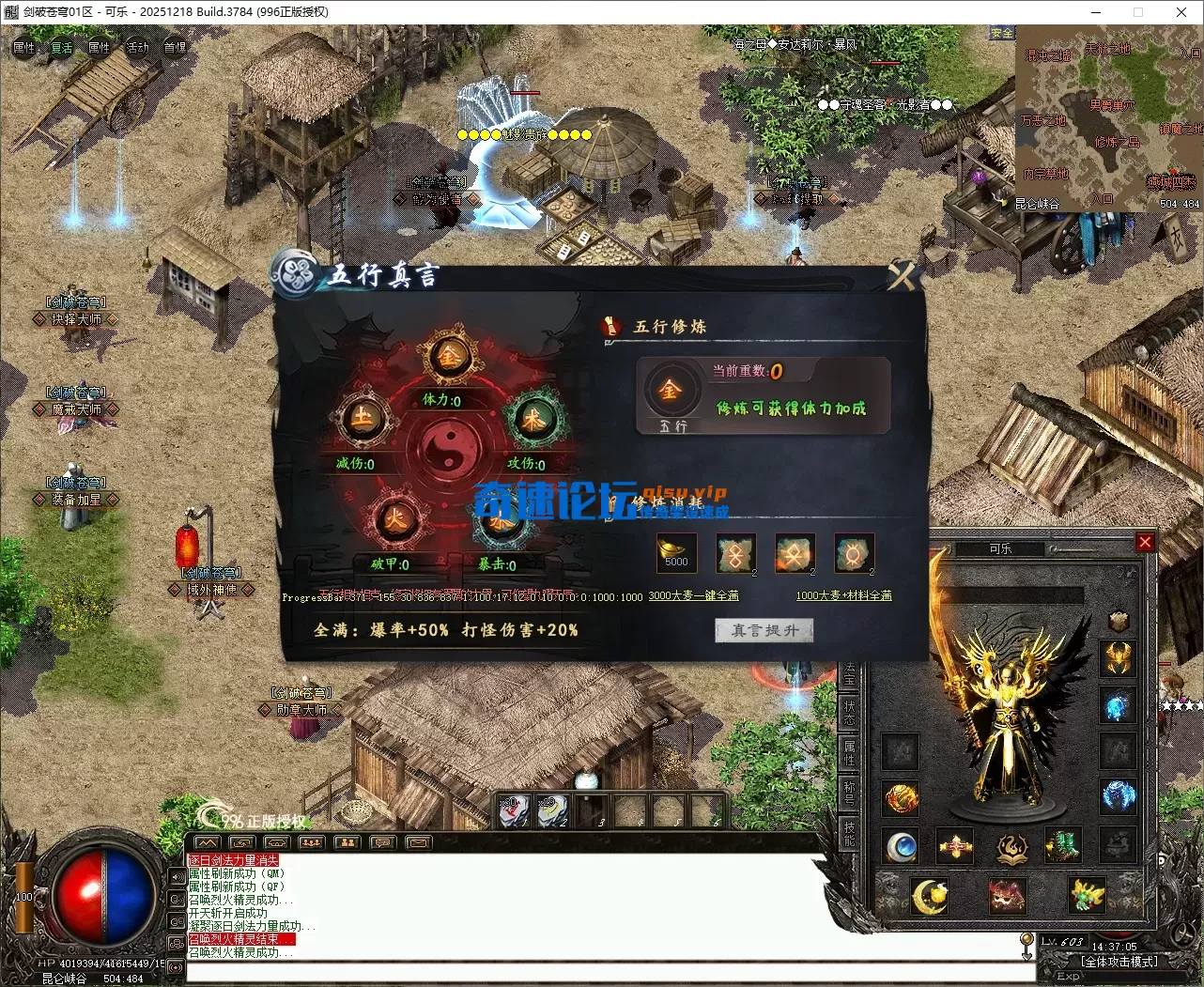The width and height of the screenshot is (1204, 987).
Task: Click the 5000 gold ingot consumable icon
Action: pyautogui.click(x=676, y=553)
